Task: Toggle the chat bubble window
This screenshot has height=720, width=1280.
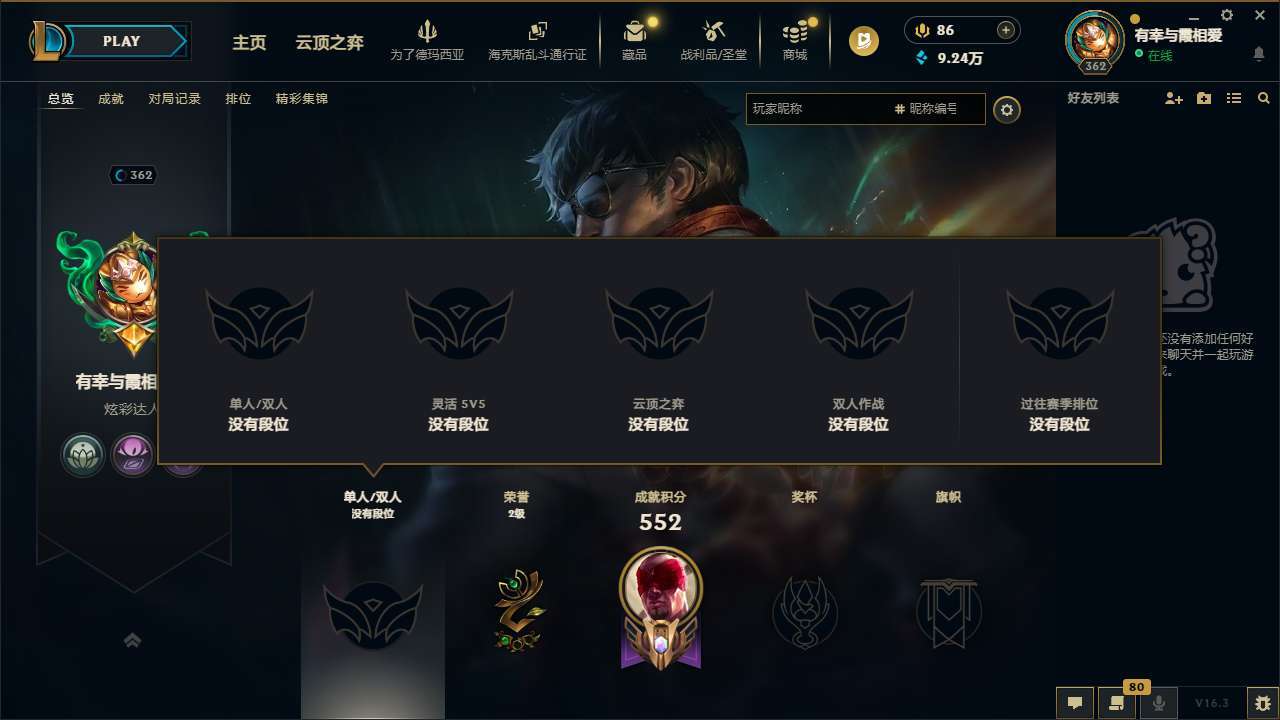Action: (x=1074, y=703)
